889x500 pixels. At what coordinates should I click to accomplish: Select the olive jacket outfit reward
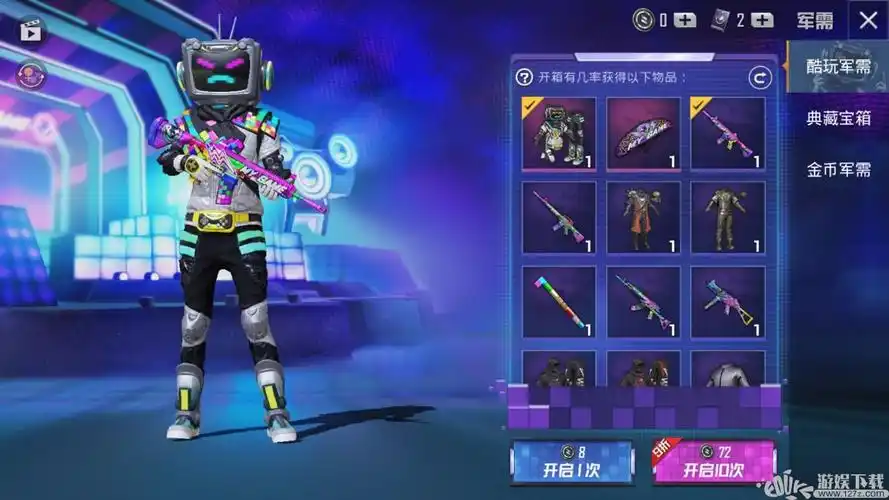(x=728, y=217)
